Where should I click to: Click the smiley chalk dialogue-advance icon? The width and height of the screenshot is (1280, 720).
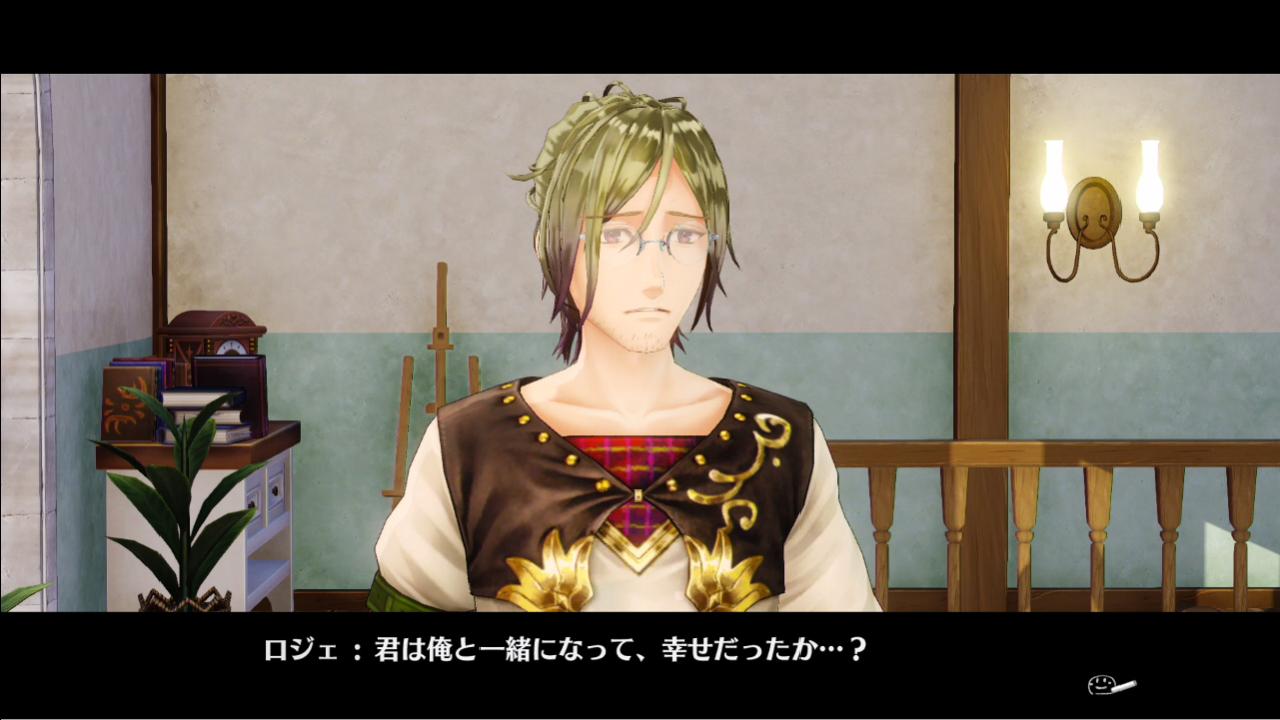pyautogui.click(x=1110, y=686)
